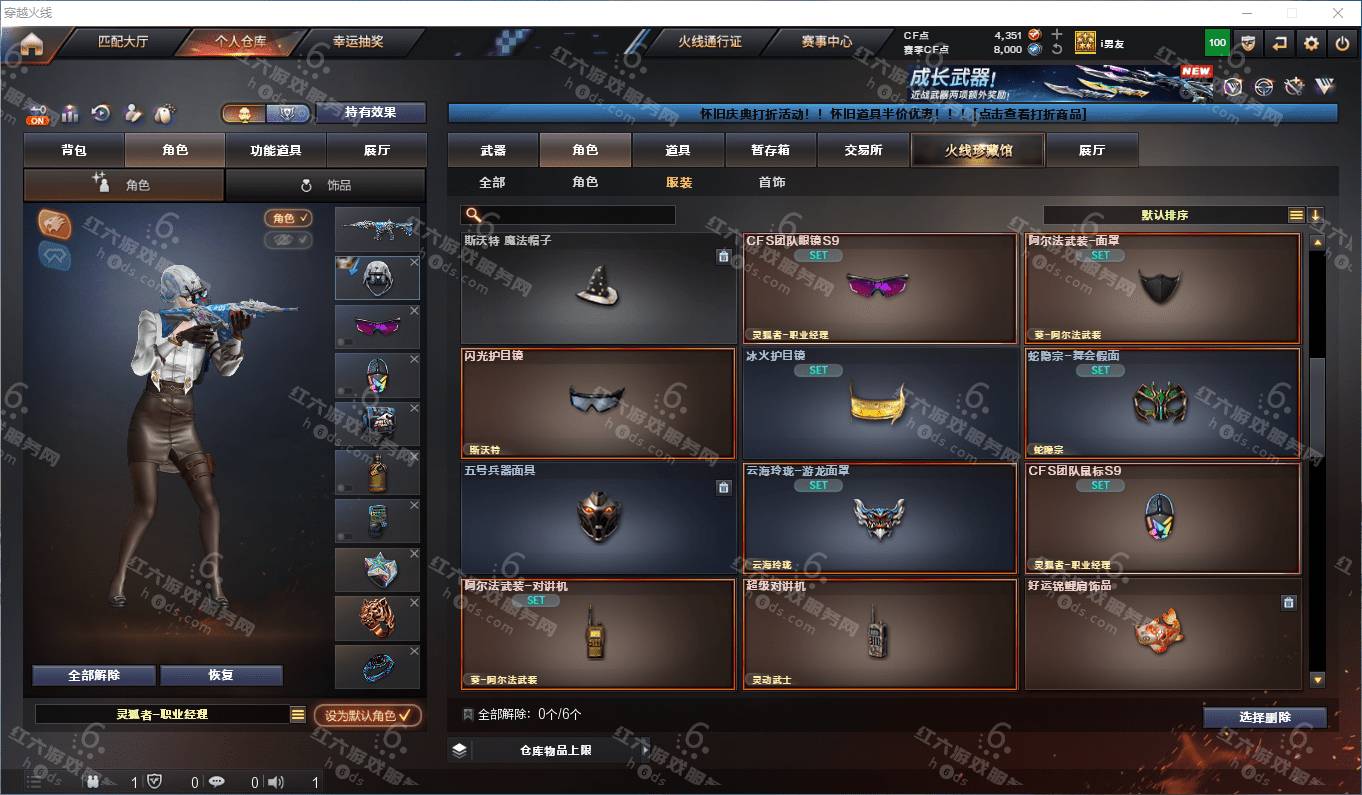Click 全部解除 to unequip everything
This screenshot has height=795, width=1362.
(94, 675)
